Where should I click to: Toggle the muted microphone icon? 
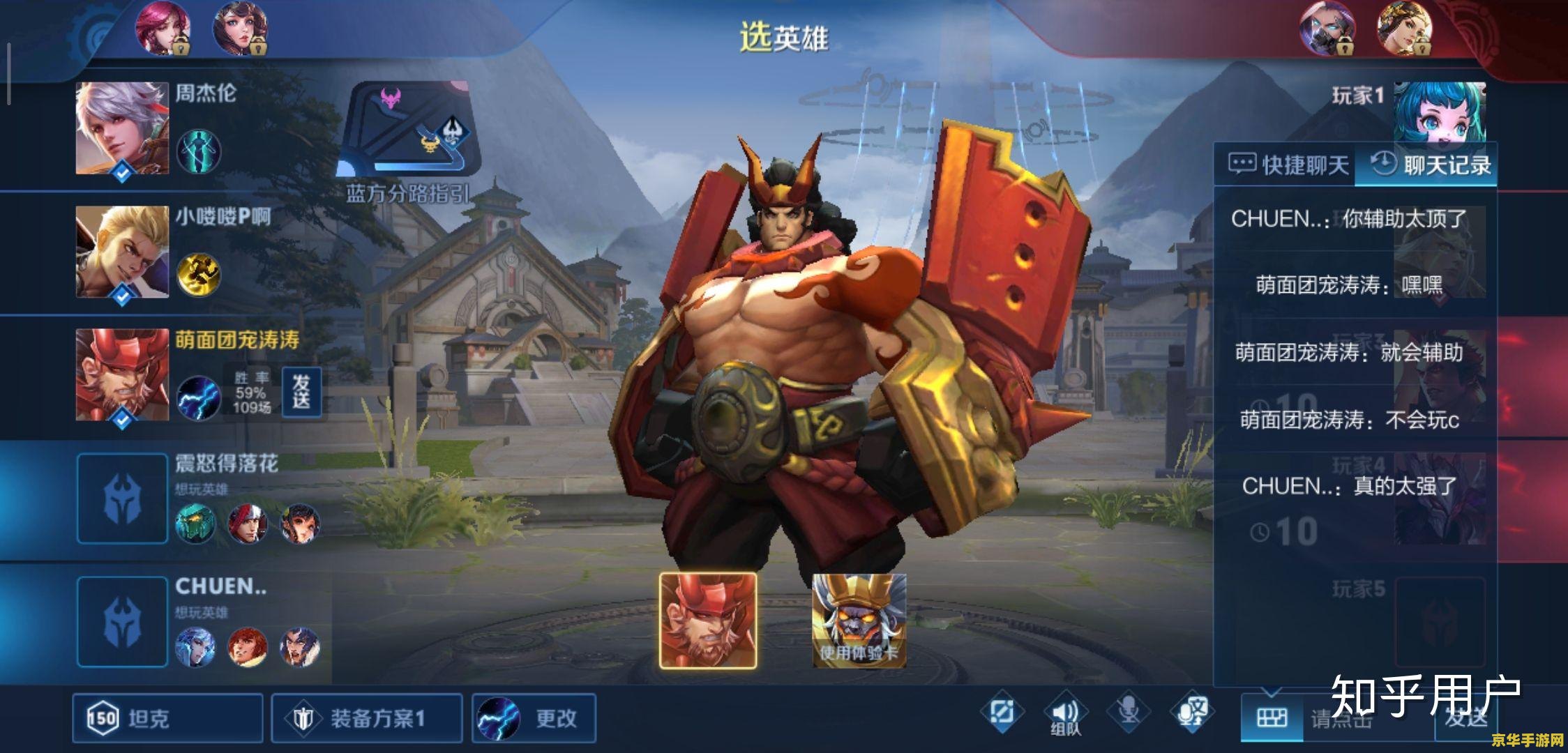click(1127, 711)
